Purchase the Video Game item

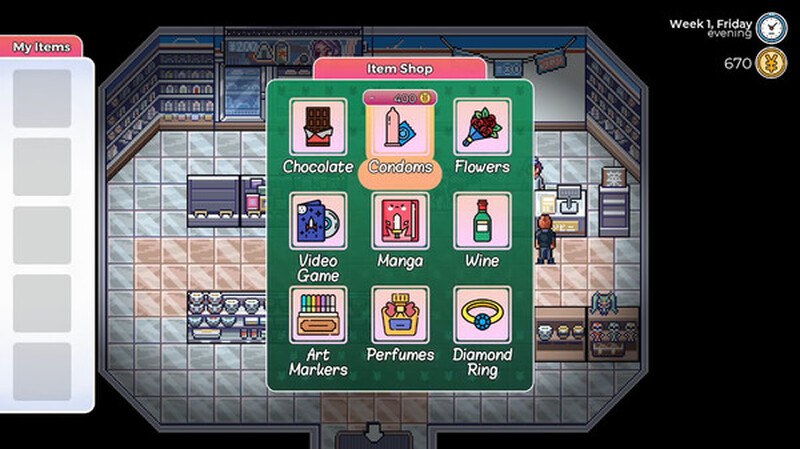318,221
